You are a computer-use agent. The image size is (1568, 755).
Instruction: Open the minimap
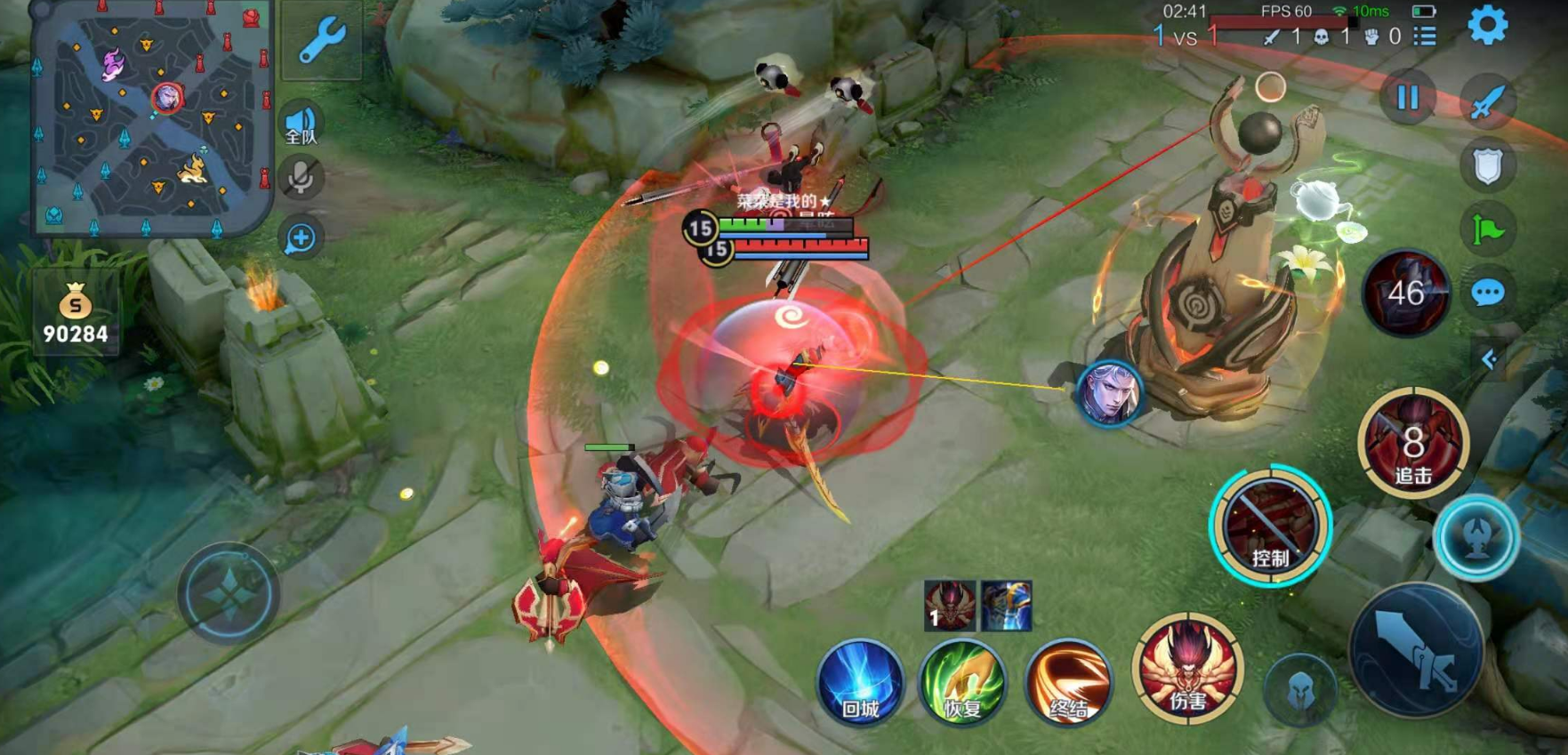point(151,116)
